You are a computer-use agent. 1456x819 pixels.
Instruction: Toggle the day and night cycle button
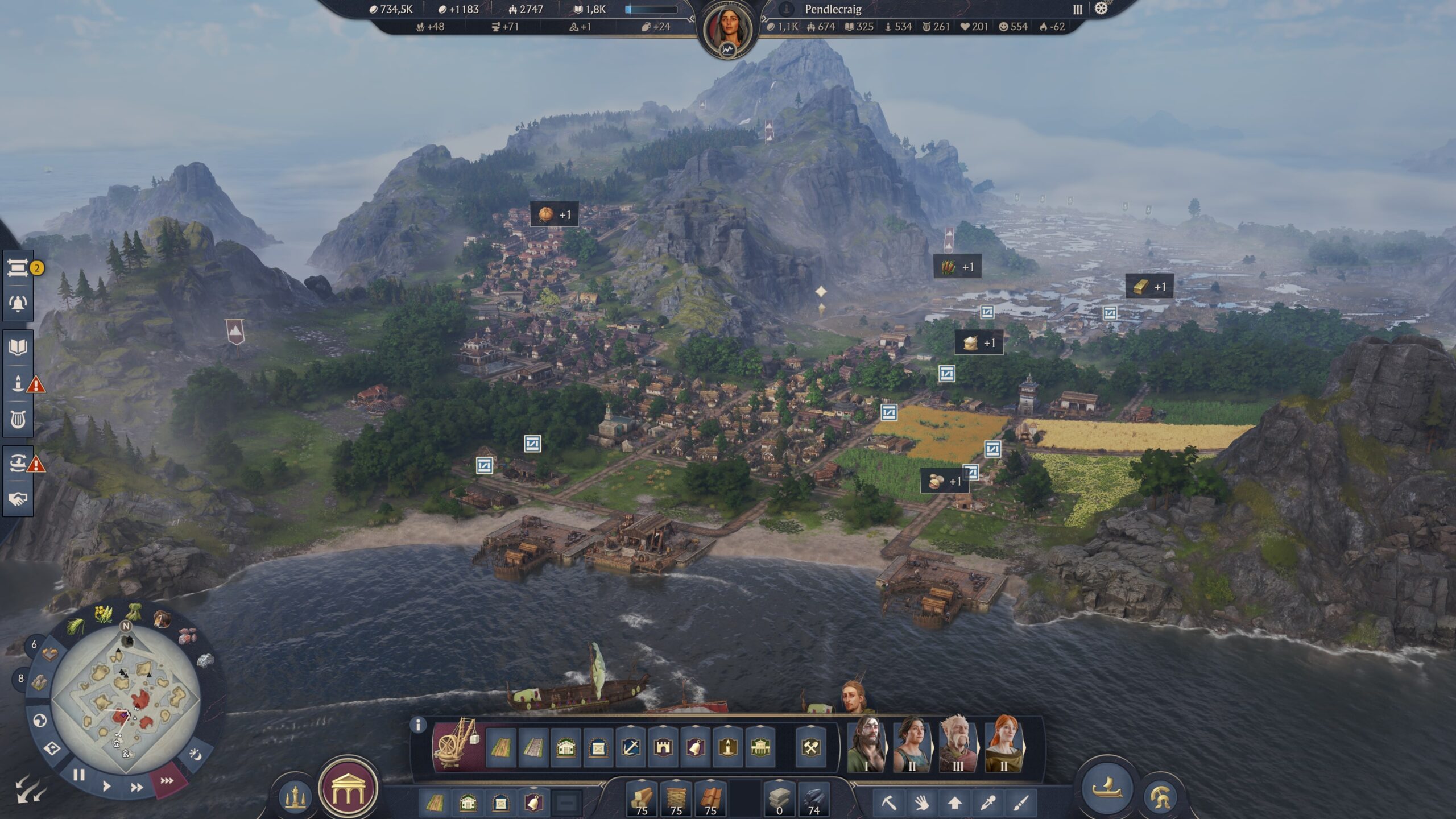coord(195,755)
